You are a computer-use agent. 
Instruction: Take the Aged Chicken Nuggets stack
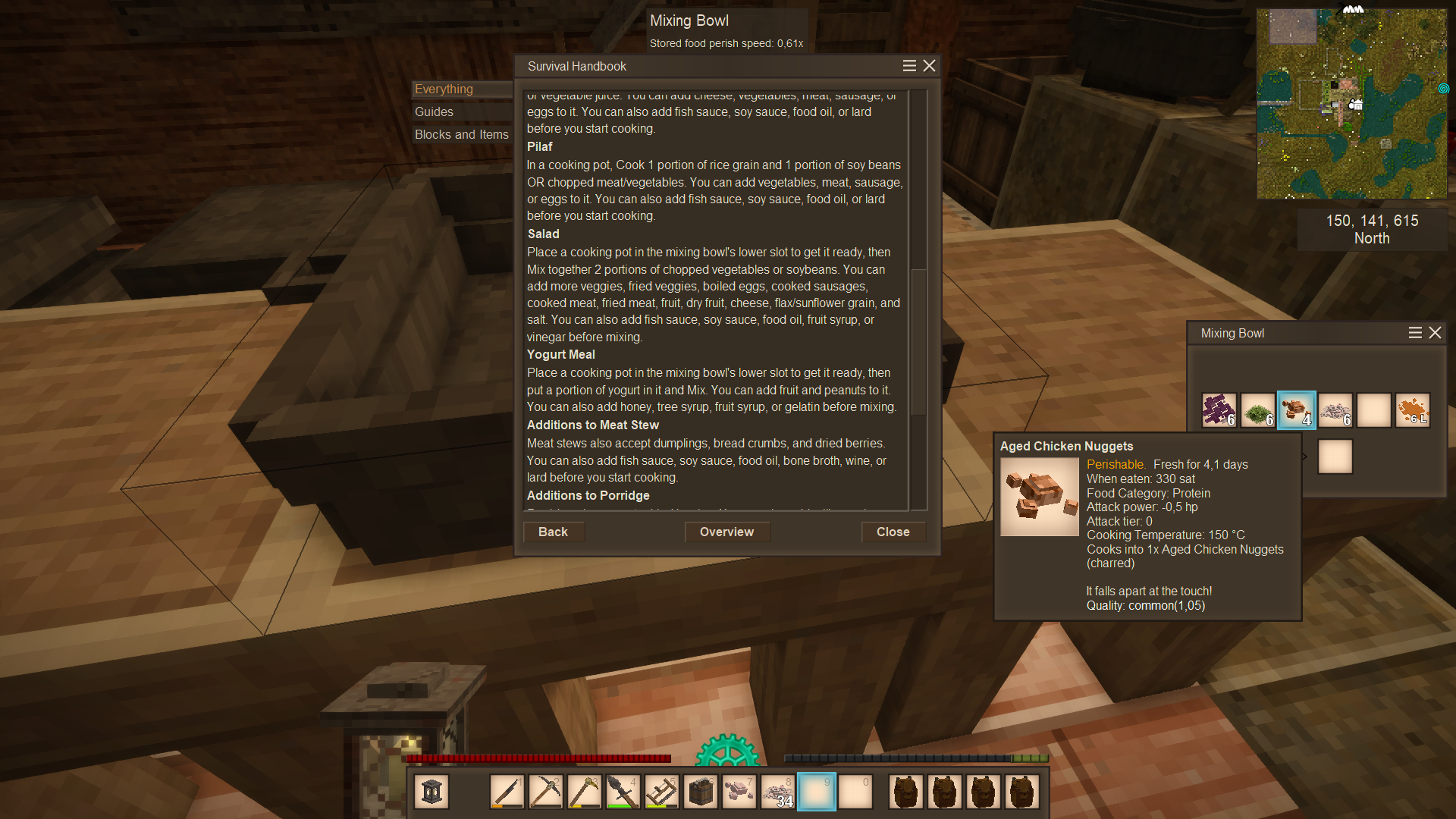coord(1296,410)
